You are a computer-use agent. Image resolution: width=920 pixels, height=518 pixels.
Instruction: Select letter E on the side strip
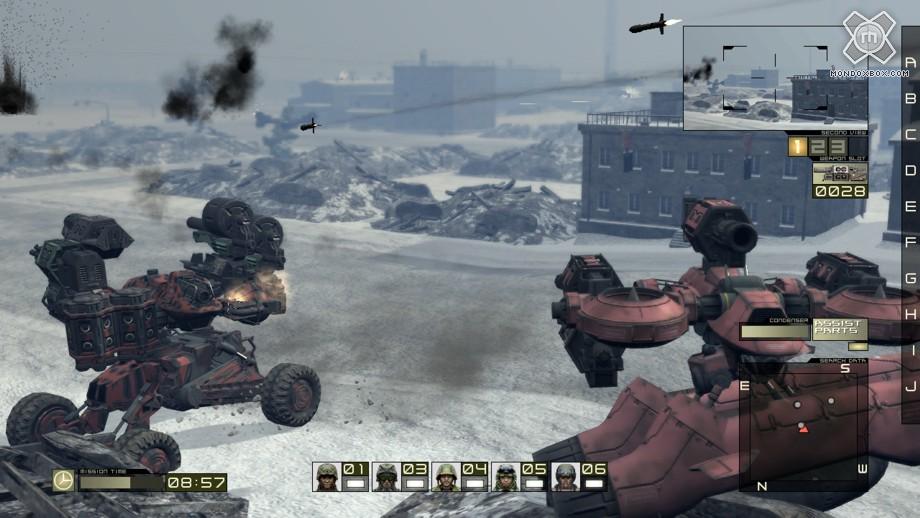click(909, 206)
